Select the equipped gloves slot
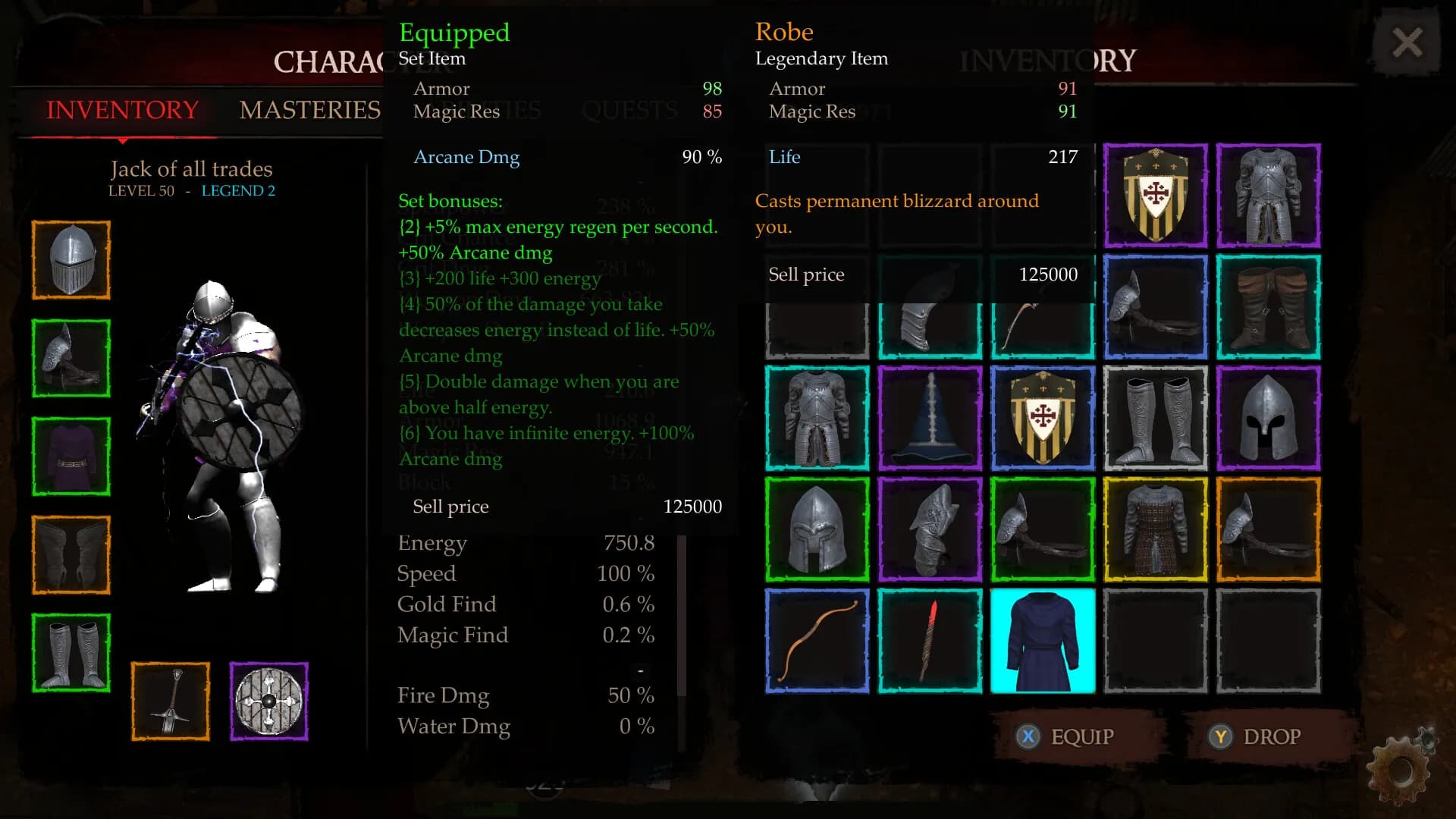 71,358
